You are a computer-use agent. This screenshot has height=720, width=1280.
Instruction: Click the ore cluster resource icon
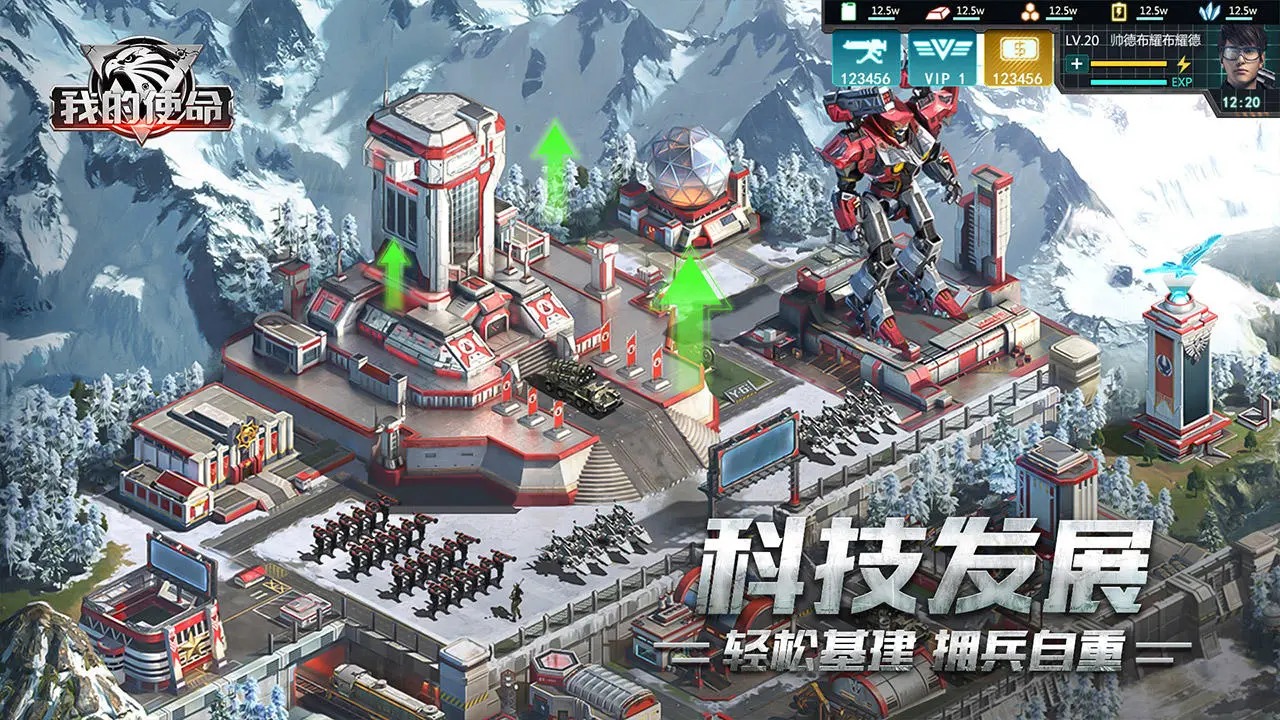click(1028, 13)
